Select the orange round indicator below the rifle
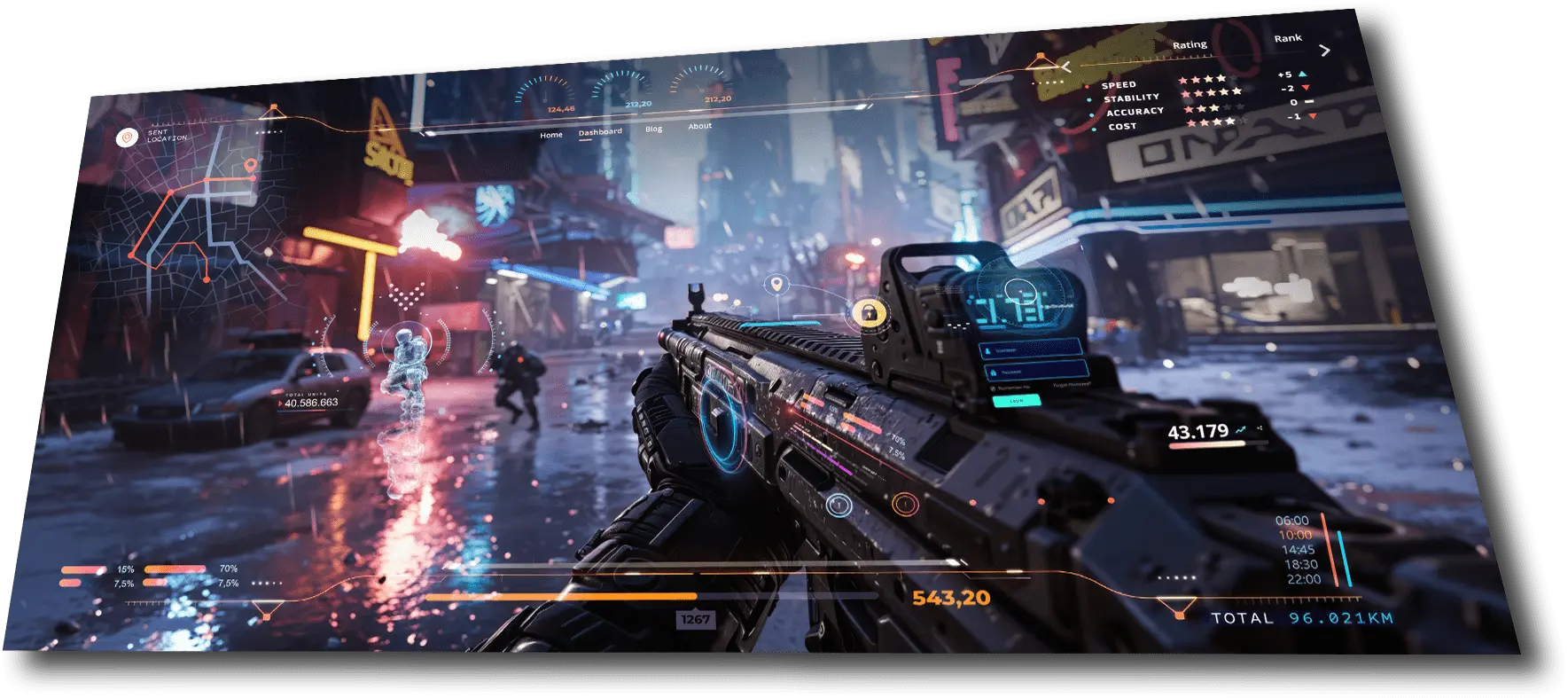The height and width of the screenshot is (698, 1568). (x=904, y=505)
